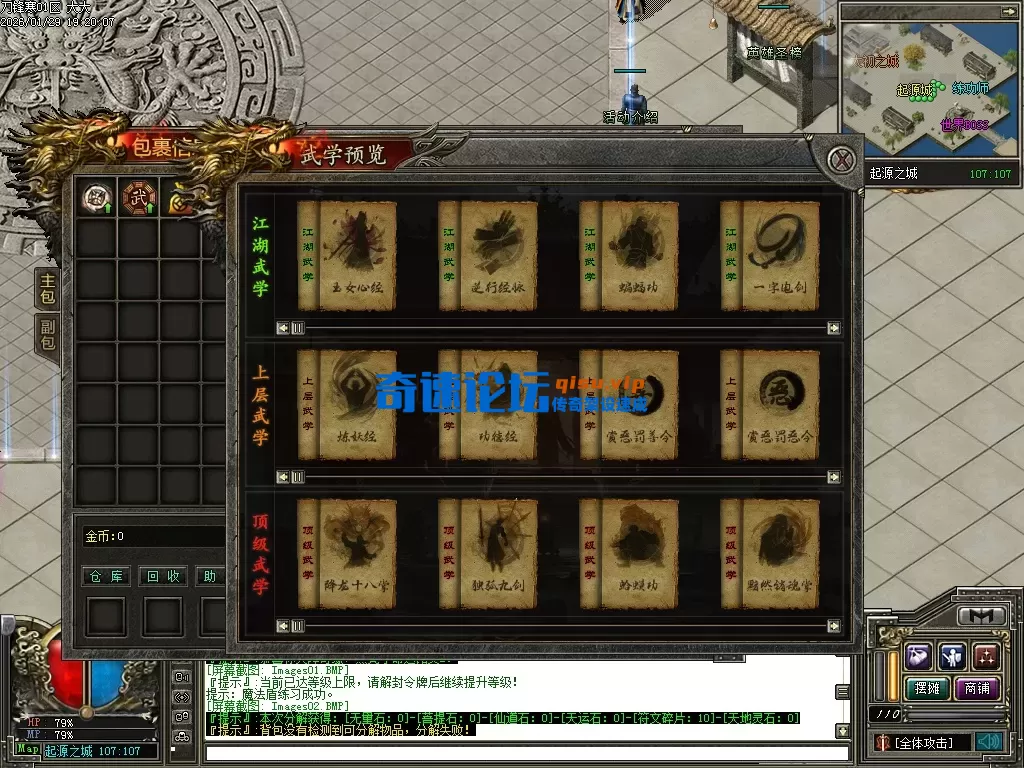Switch to the 主包 main bag tab
The width and height of the screenshot is (1024, 768).
coord(47,288)
